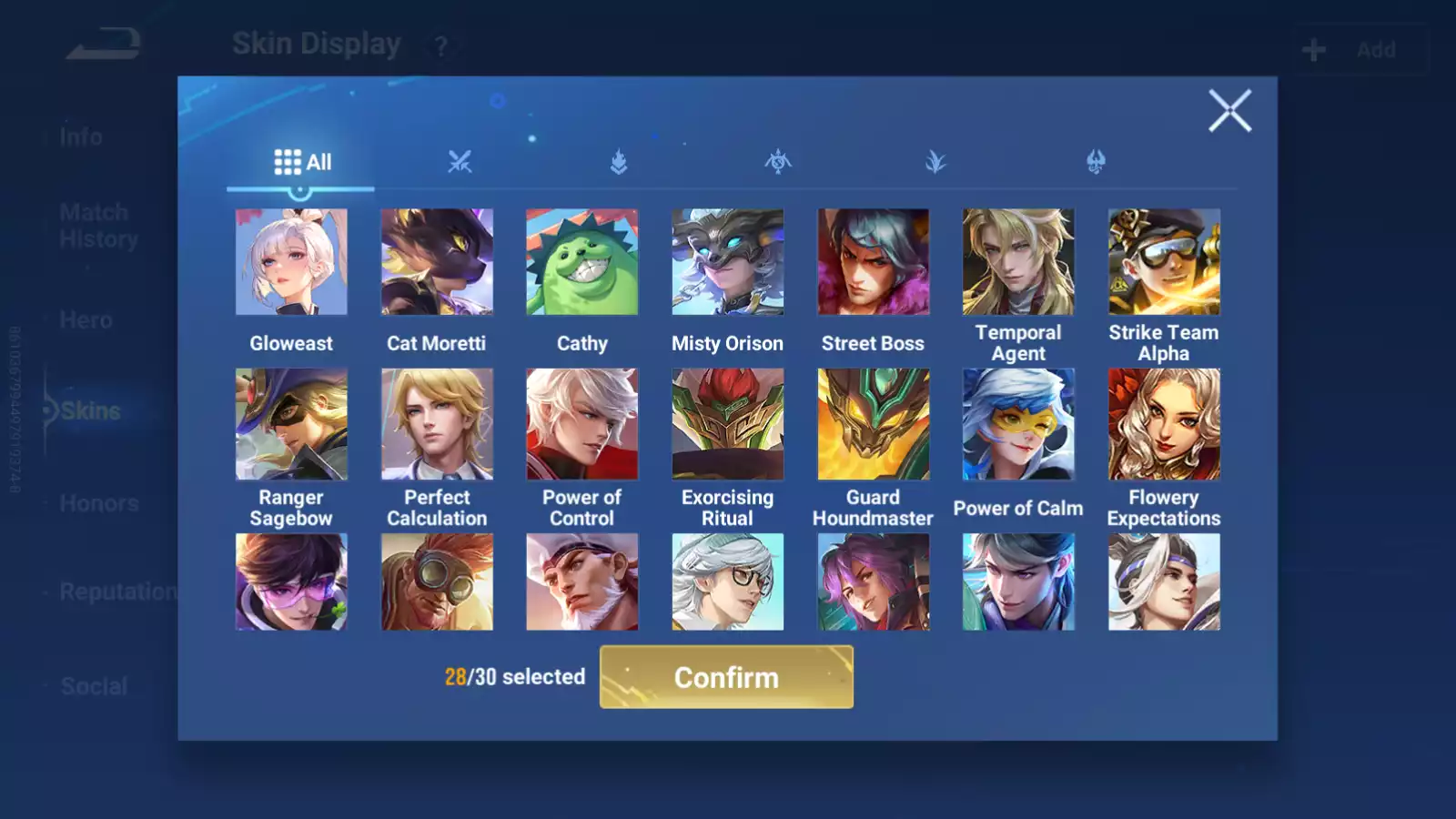Choose the Street Boss skin
Image resolution: width=1456 pixels, height=819 pixels.
[x=873, y=262]
